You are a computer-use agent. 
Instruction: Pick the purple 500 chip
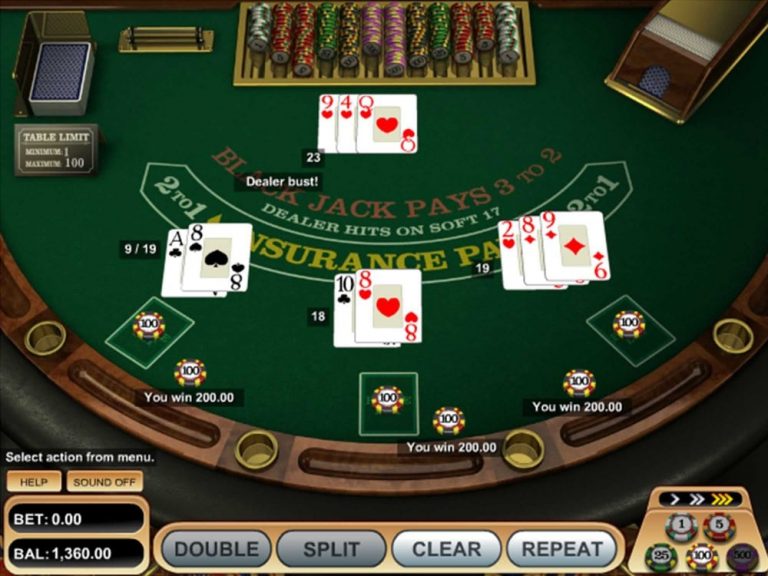click(742, 555)
